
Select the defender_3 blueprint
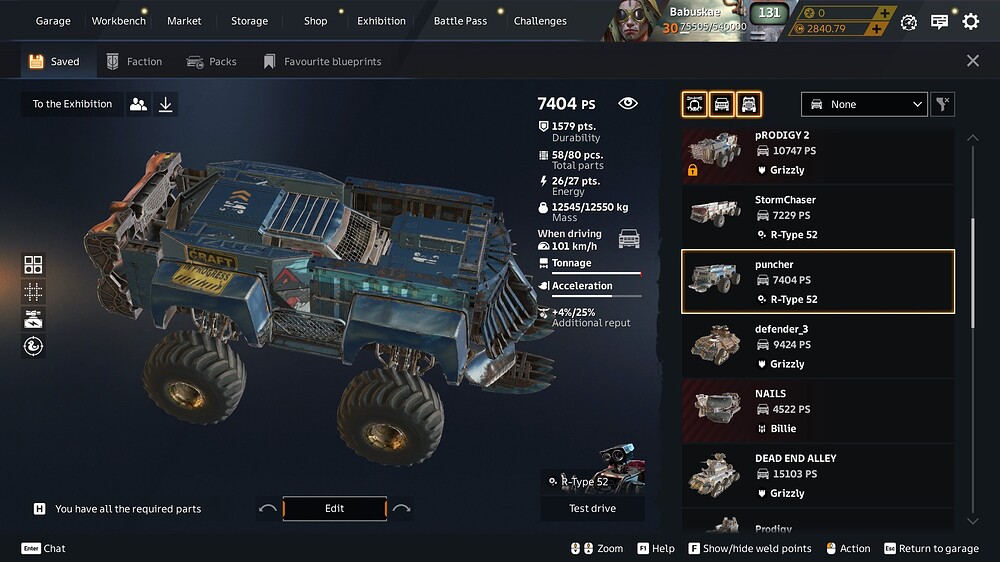[817, 344]
